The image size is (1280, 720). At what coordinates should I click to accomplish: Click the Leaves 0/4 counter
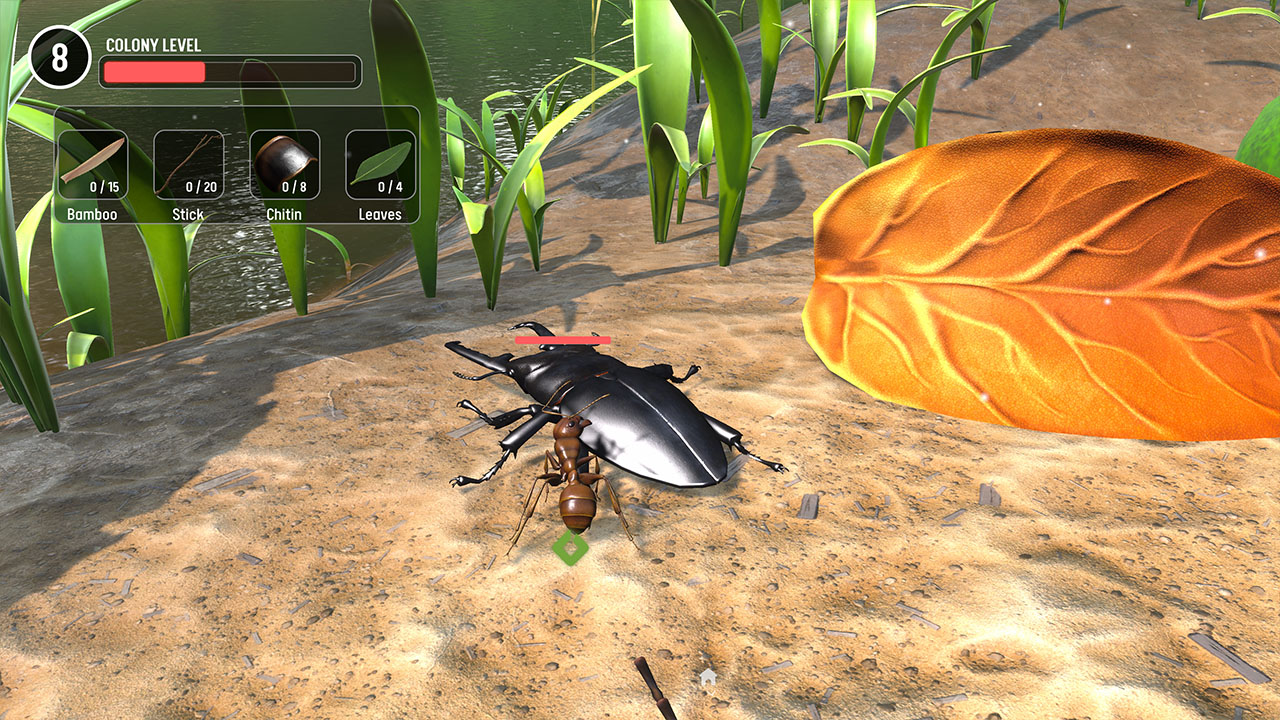click(388, 188)
